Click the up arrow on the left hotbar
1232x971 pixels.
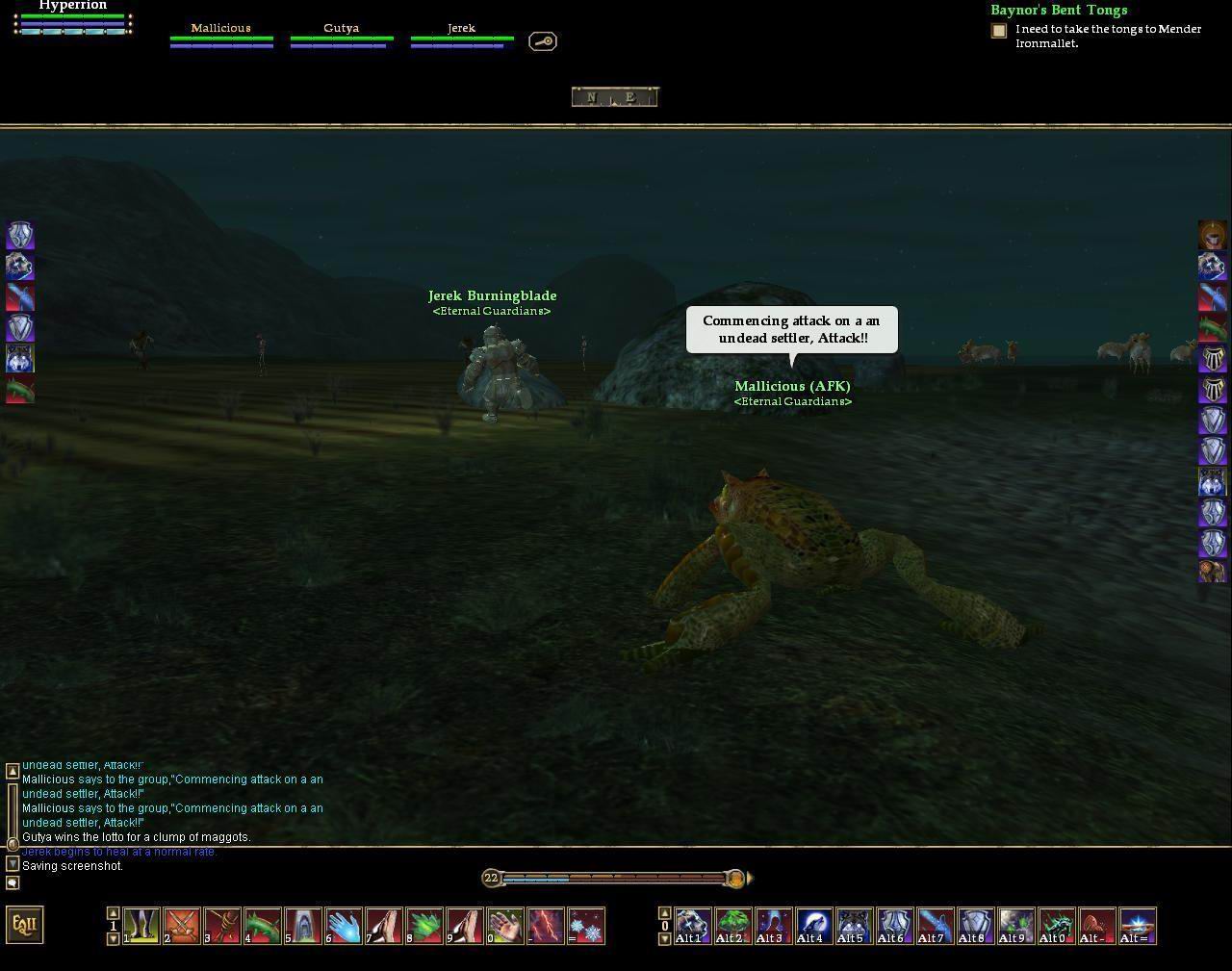tap(113, 913)
